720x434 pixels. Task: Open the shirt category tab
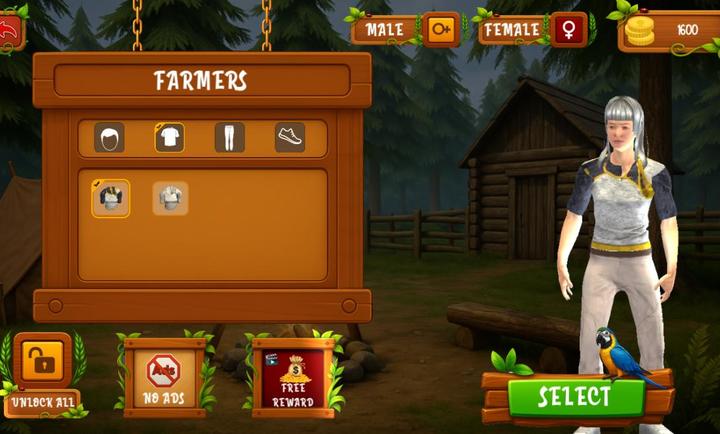pyautogui.click(x=169, y=138)
